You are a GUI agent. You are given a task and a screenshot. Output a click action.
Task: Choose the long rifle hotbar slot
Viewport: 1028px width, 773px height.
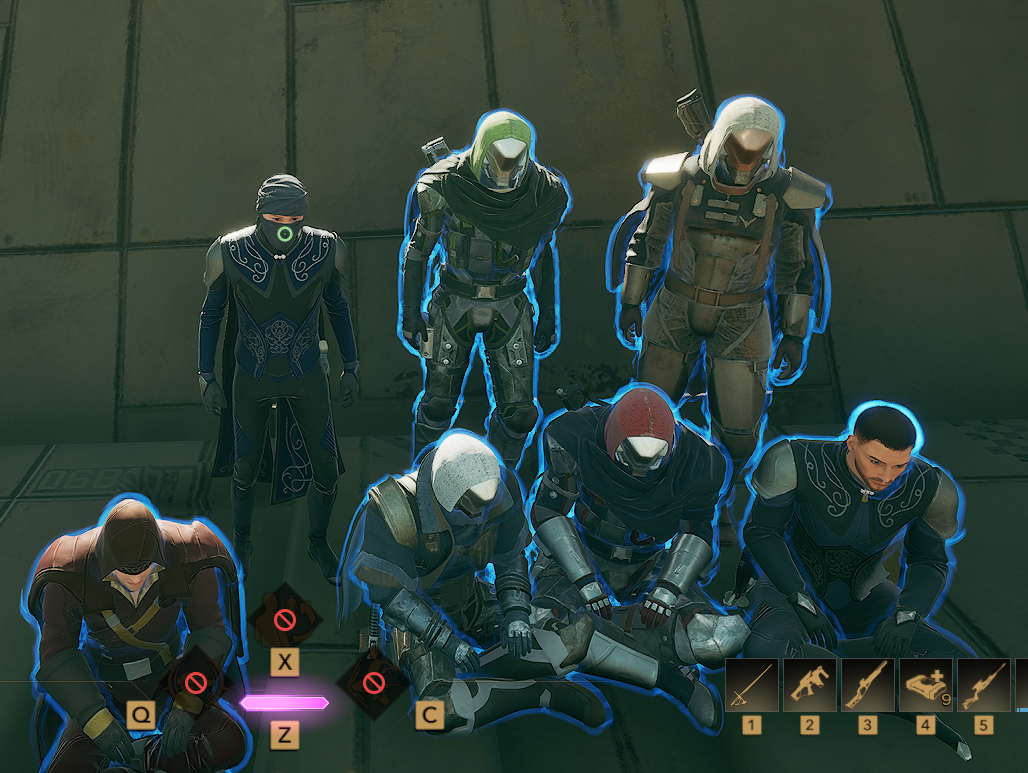tap(868, 685)
